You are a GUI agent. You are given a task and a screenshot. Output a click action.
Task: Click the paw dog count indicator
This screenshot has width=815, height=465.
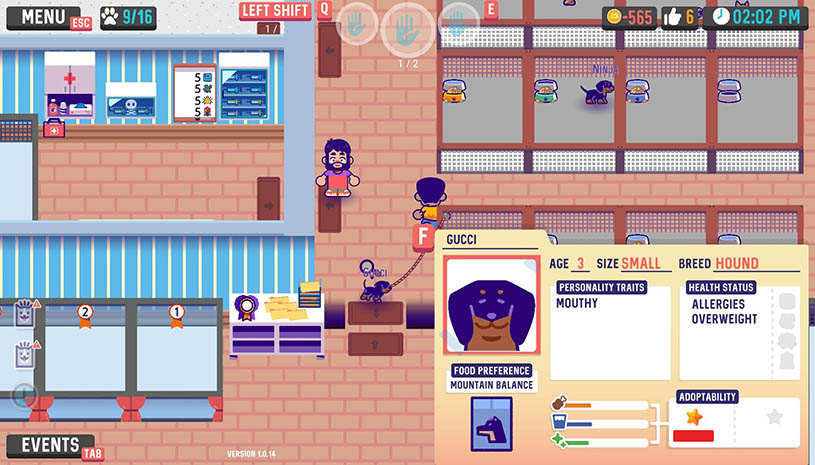point(127,17)
